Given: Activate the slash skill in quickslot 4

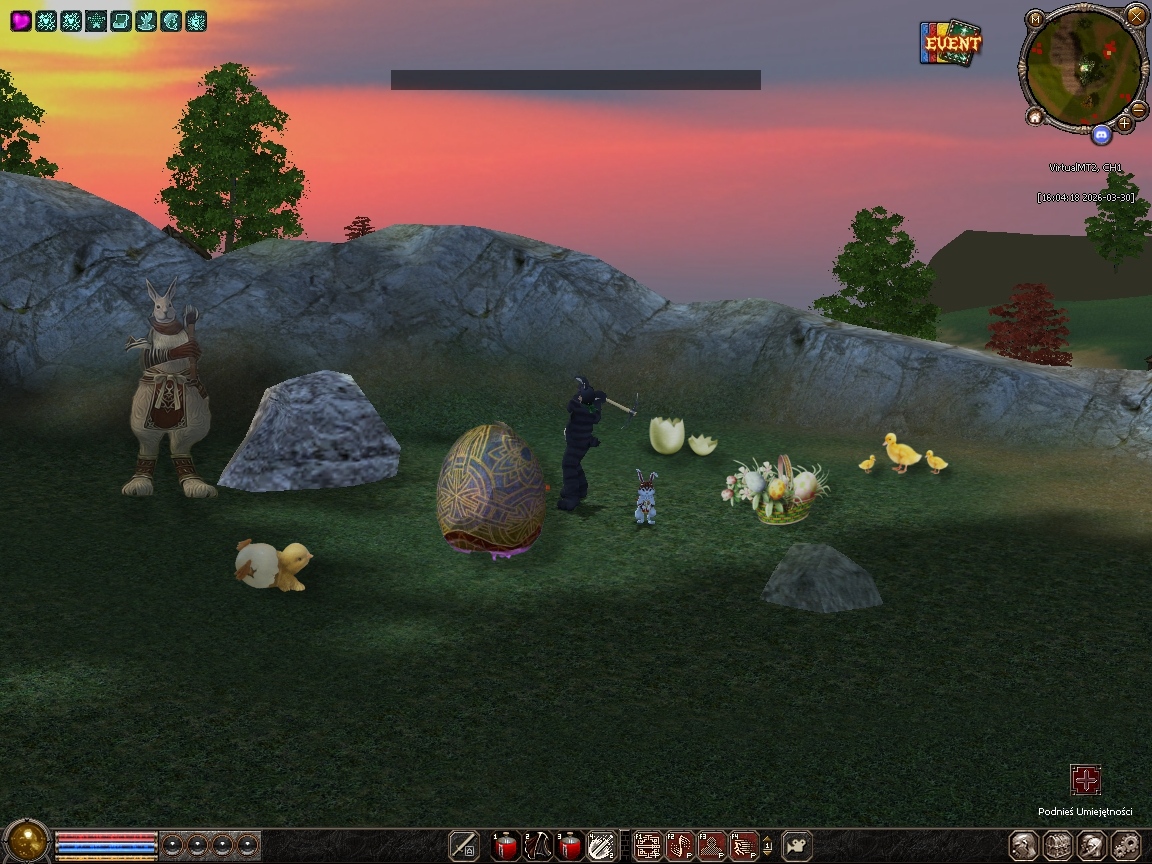Looking at the screenshot, I should [x=602, y=846].
